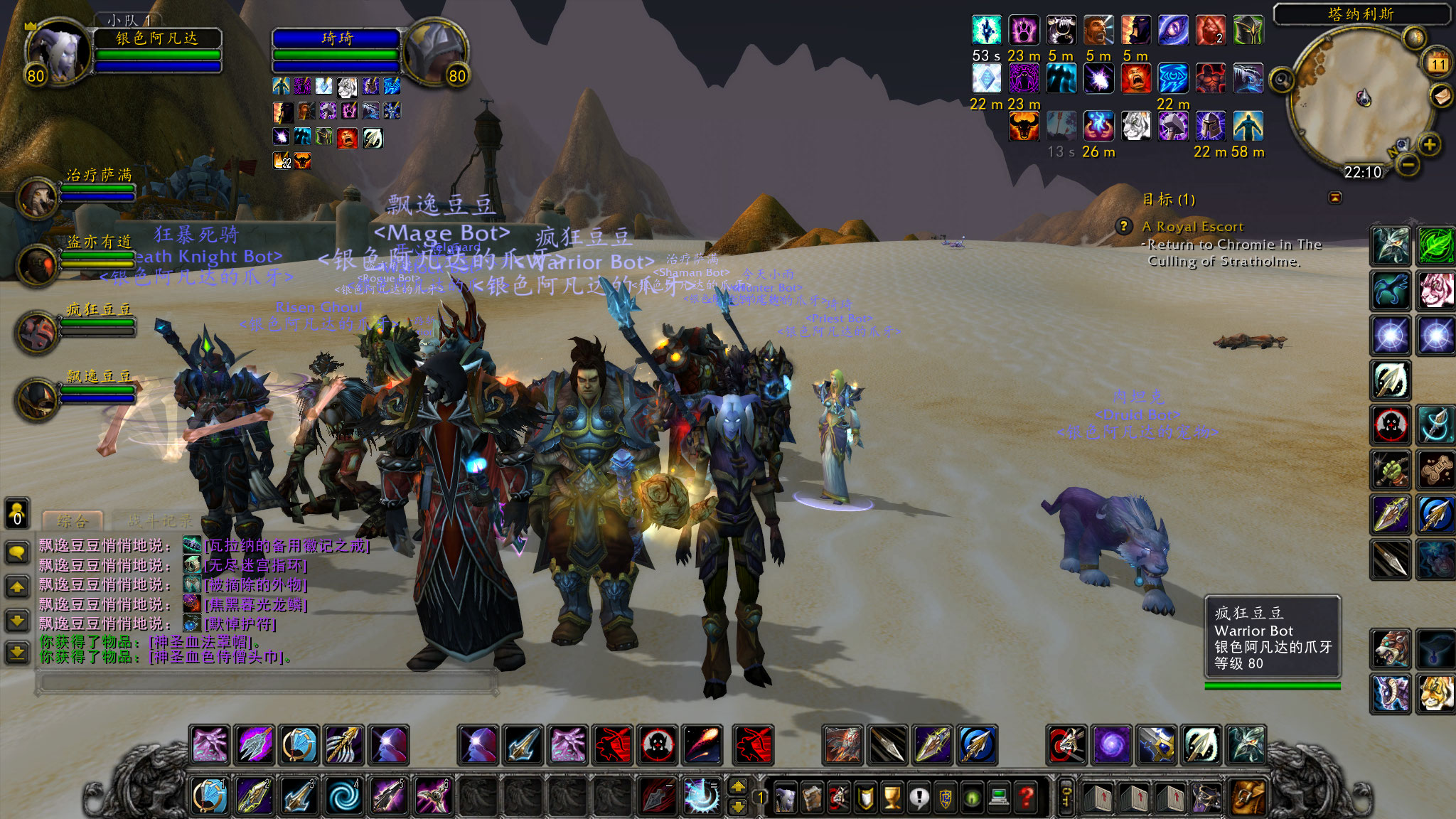Select the A Royal Escort quest tracker entry
This screenshot has width=1456, height=819.
click(x=1192, y=227)
